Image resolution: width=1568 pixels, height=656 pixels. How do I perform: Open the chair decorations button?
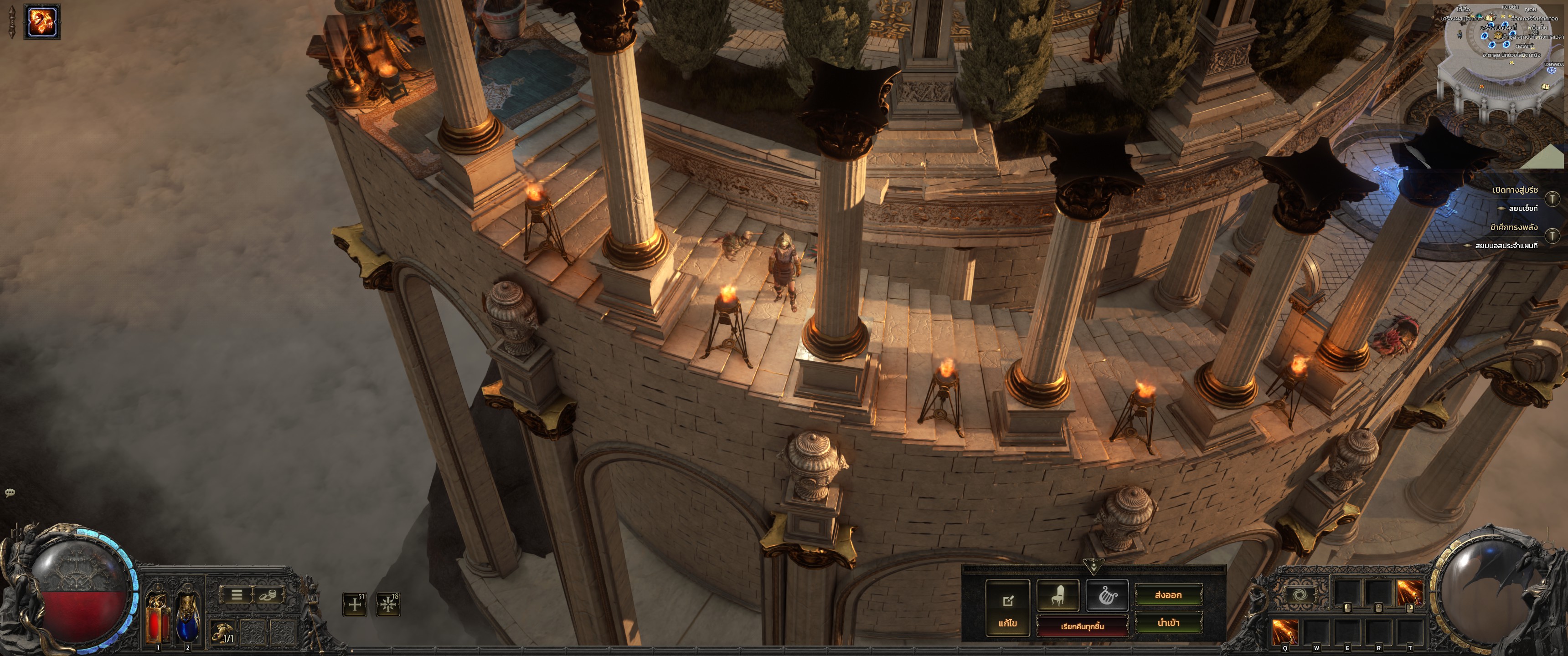coord(1057,595)
